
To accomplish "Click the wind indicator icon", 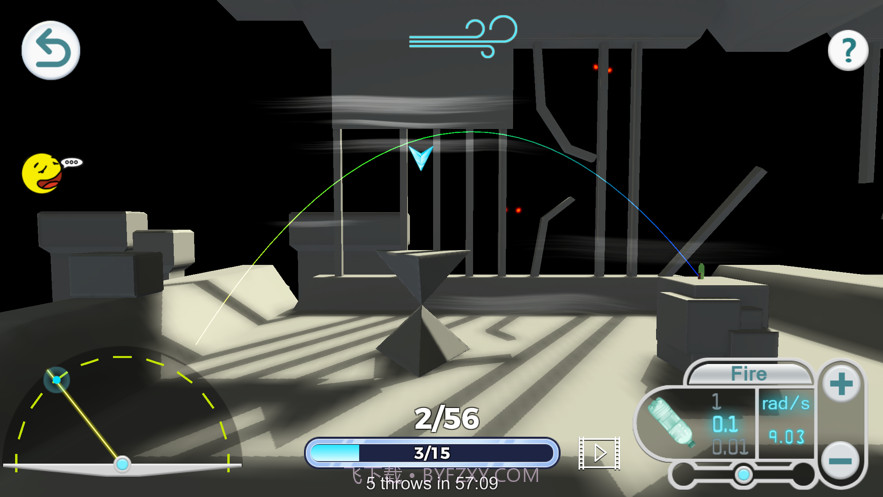I will click(463, 34).
